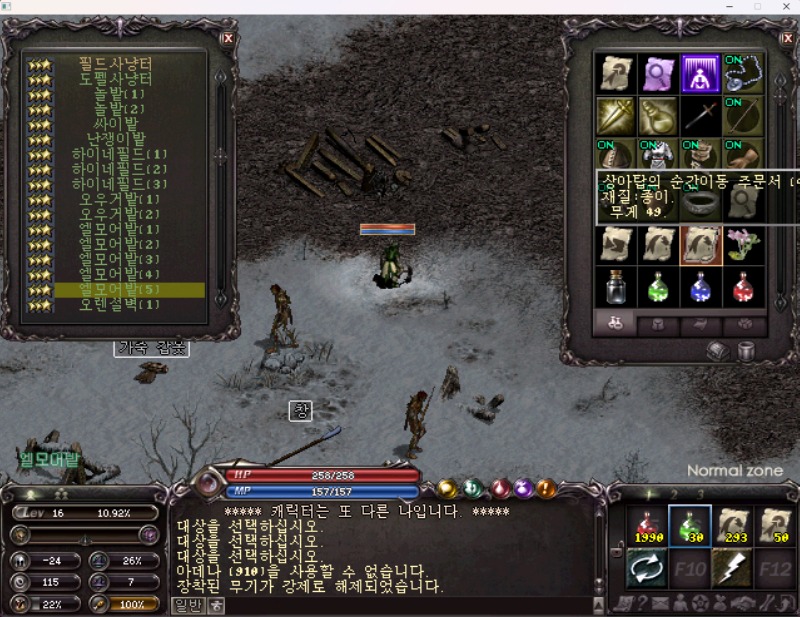The width and height of the screenshot is (800, 617).
Task: Use the blue potion in the inventory
Action: 700,287
